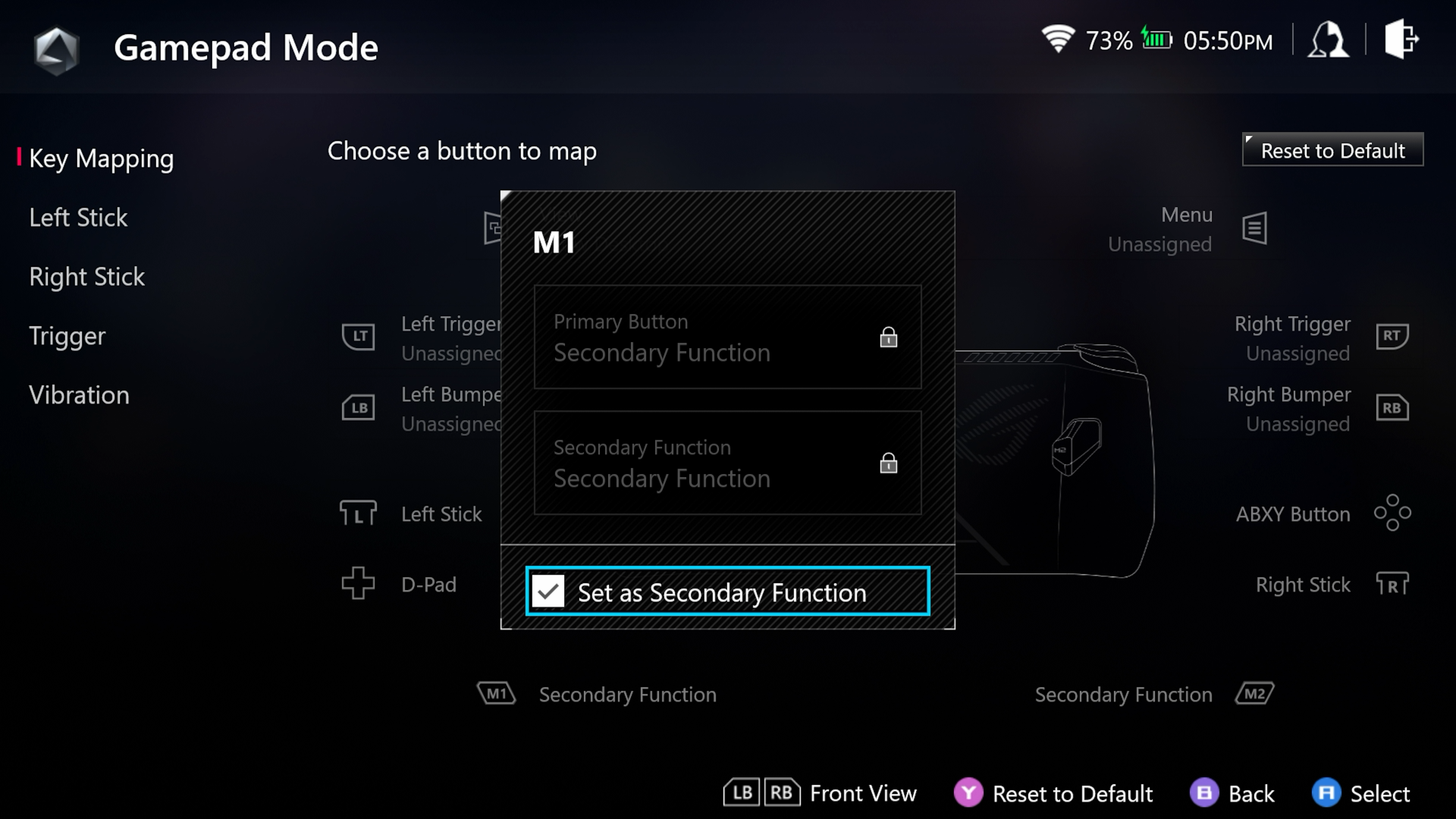1456x819 pixels.
Task: Click the Reset to Default button at top
Action: (x=1332, y=150)
